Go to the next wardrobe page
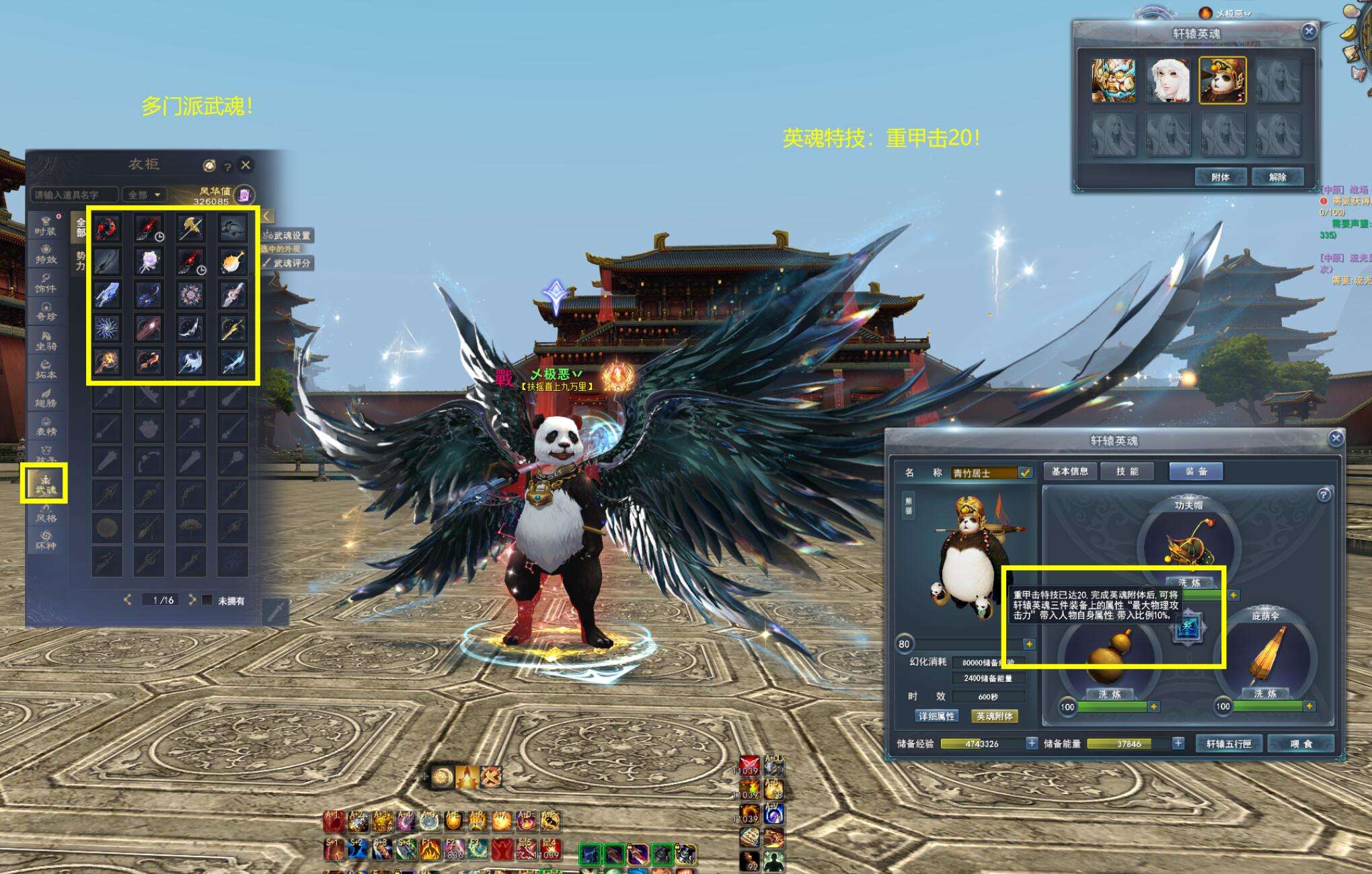 (x=192, y=600)
